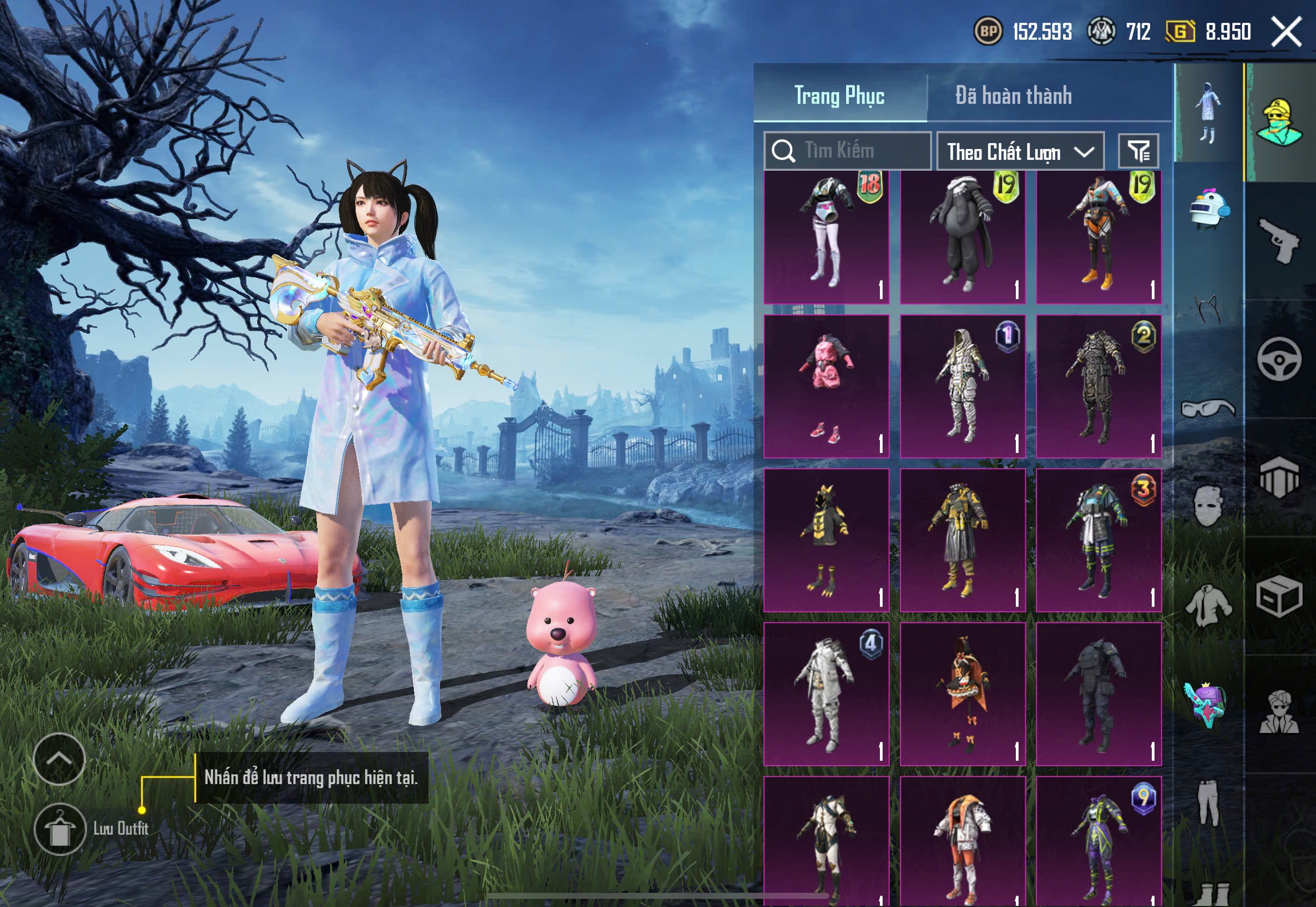This screenshot has width=1316, height=907.
Task: Open the cardboard box category
Action: pos(1279,595)
